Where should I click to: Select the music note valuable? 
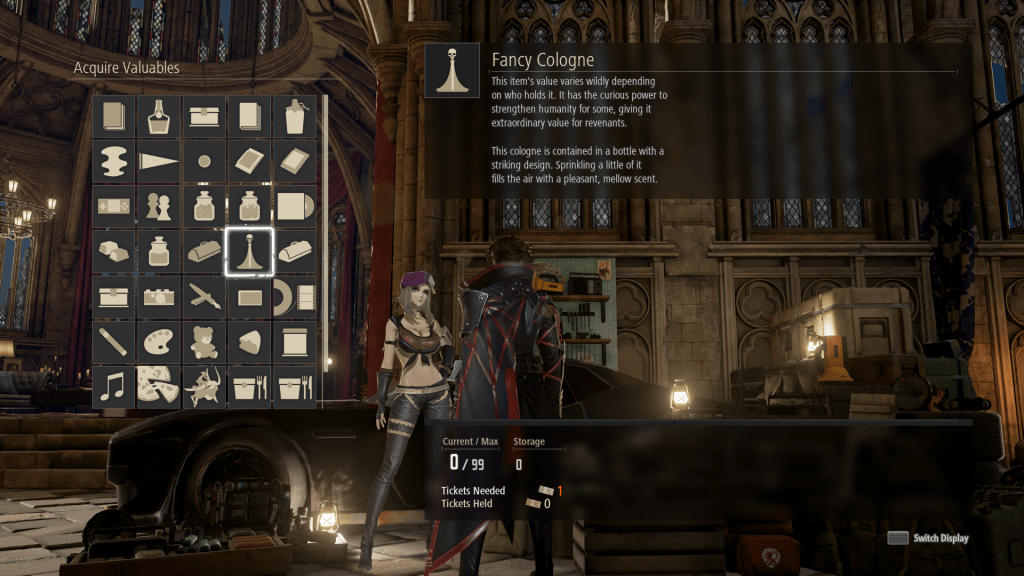[113, 386]
